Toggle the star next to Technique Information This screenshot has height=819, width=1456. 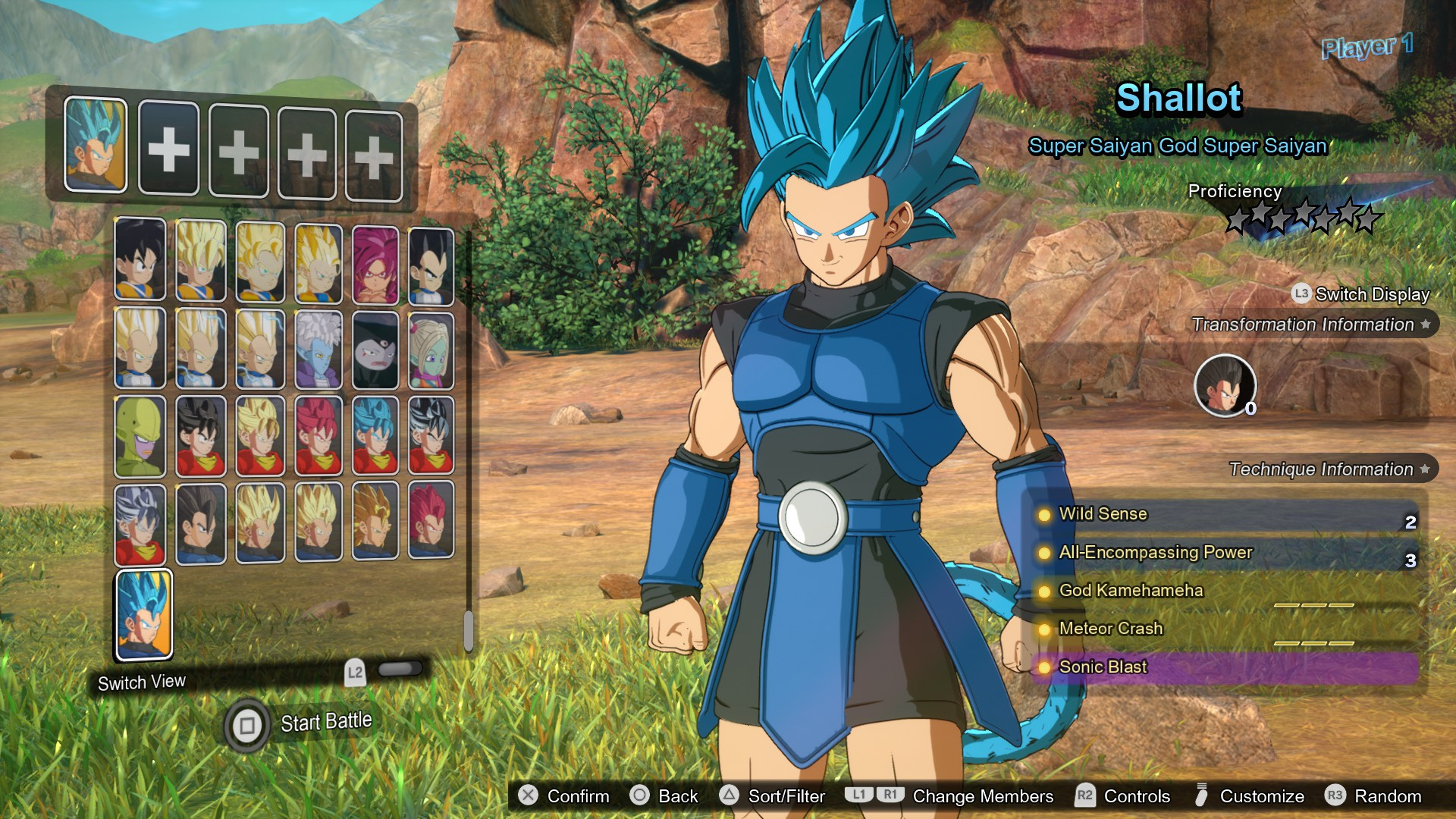point(1424,469)
